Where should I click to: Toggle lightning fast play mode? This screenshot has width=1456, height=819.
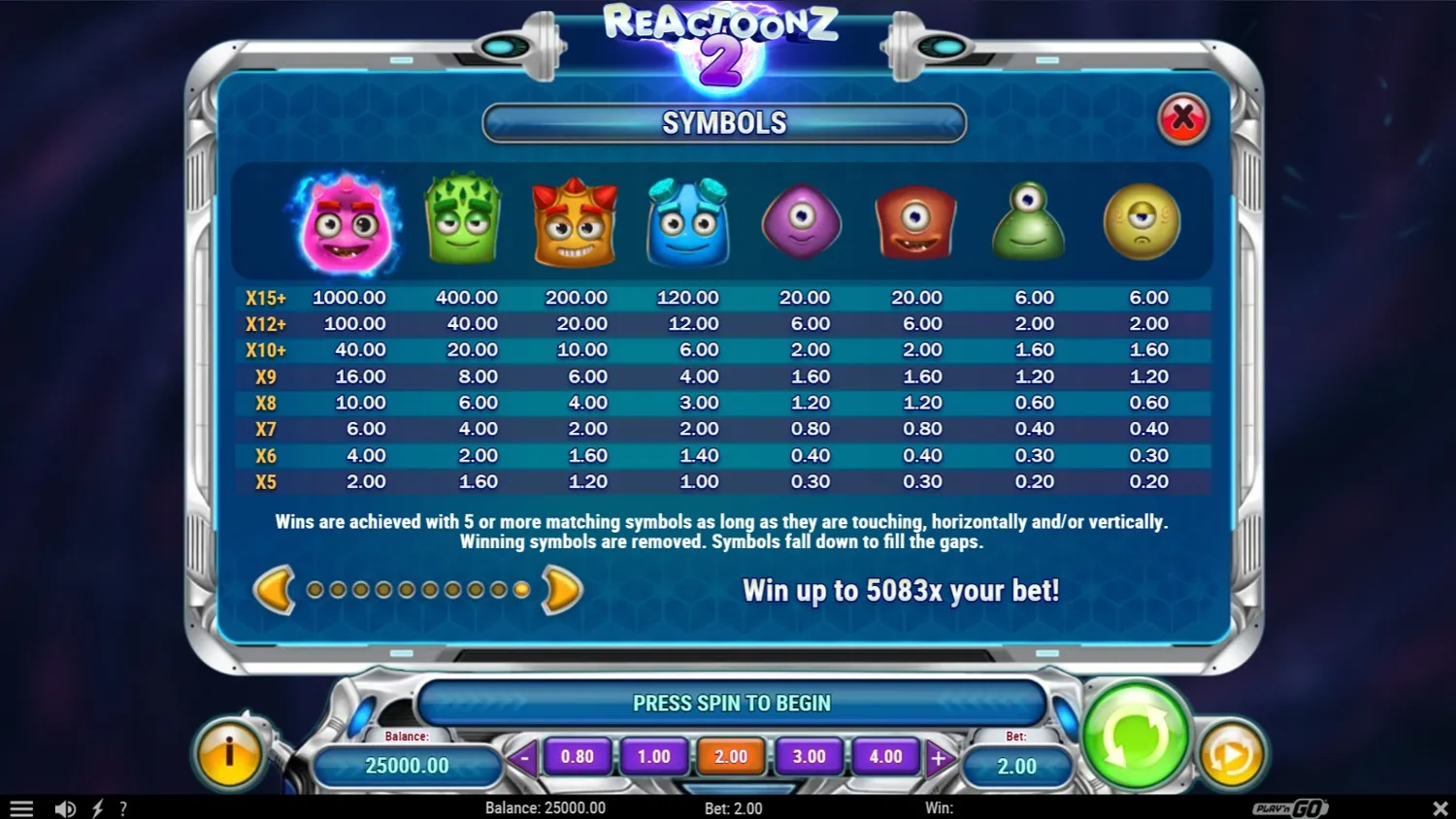pos(96,807)
